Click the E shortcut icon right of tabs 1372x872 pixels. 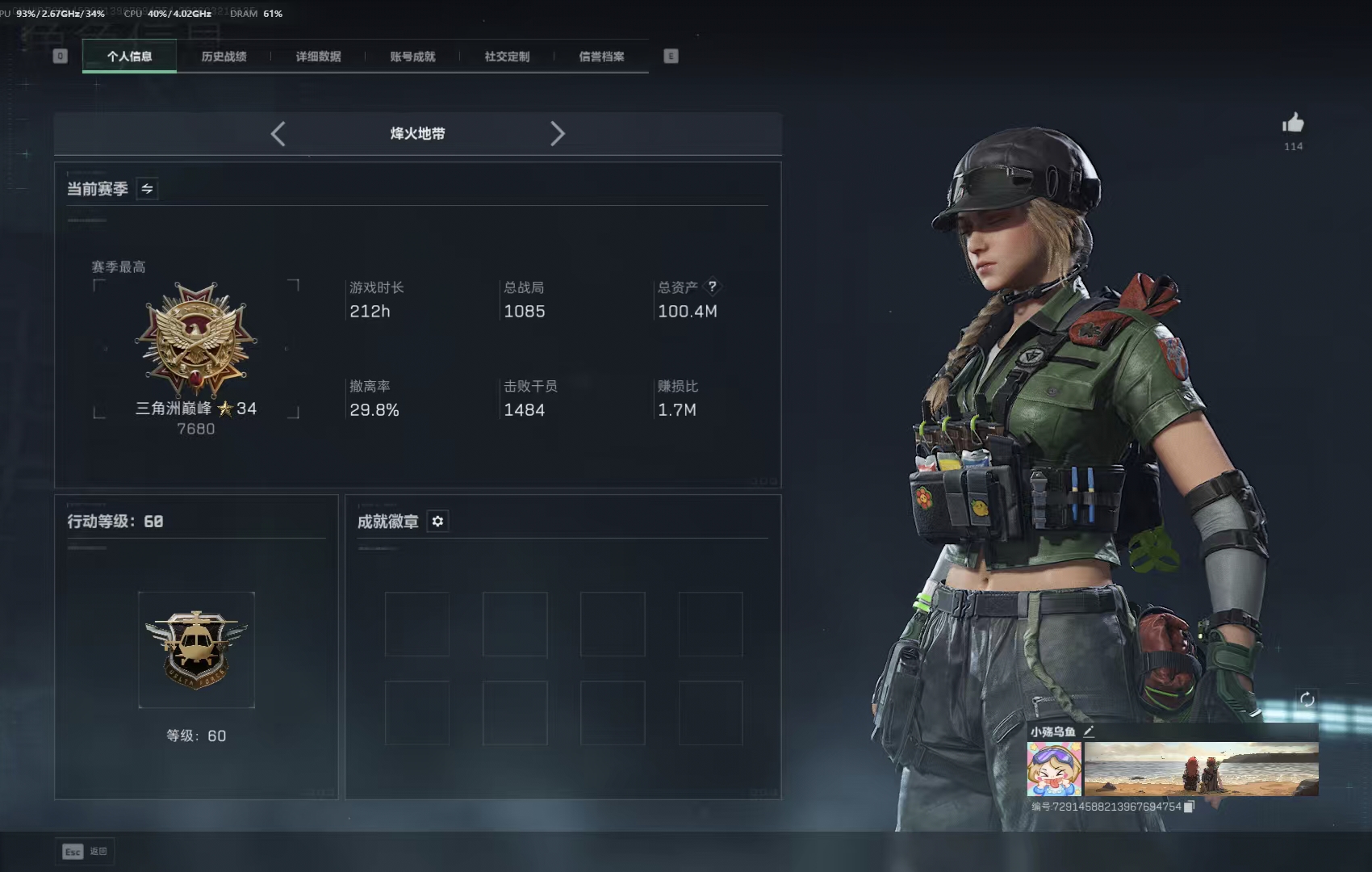pyautogui.click(x=670, y=57)
